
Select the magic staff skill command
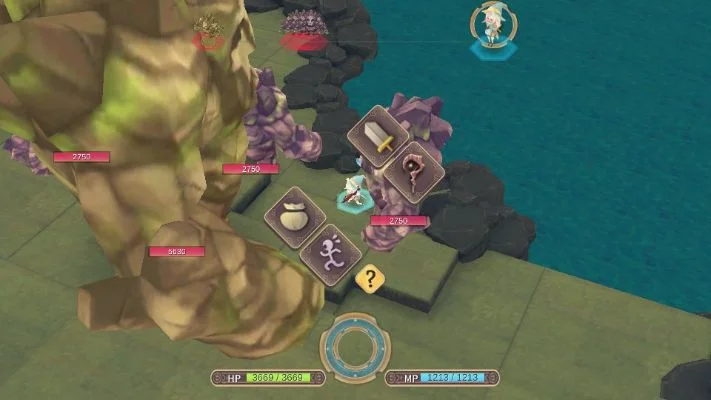(413, 171)
